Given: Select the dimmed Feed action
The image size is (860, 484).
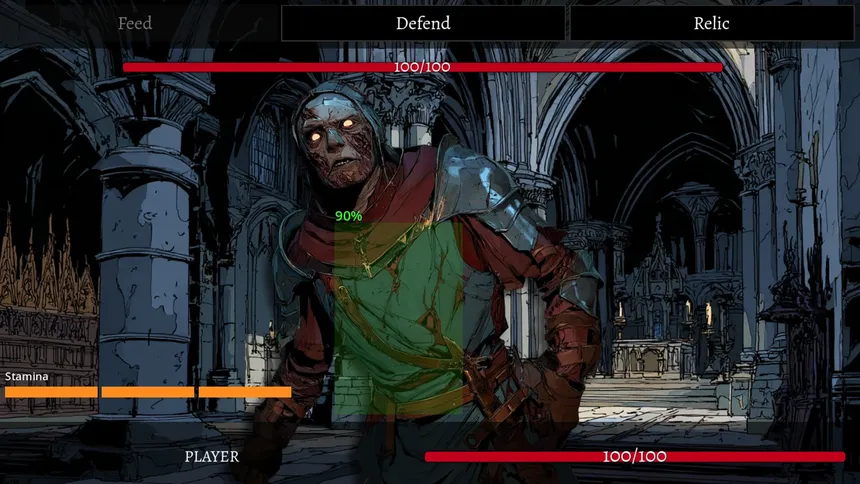Looking at the screenshot, I should [135, 23].
